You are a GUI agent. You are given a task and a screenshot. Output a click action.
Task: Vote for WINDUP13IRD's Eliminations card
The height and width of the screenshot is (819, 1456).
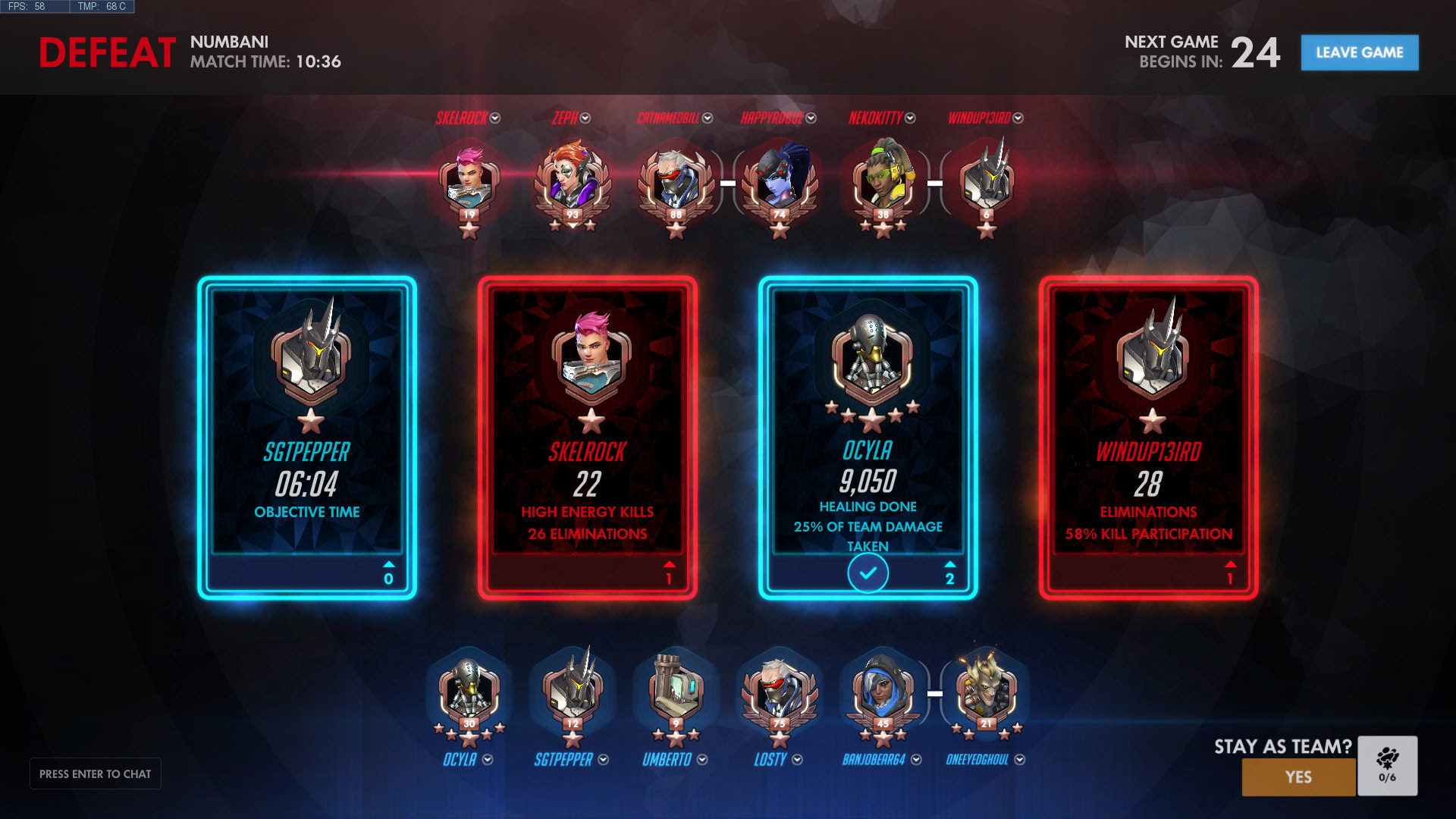pos(1229,573)
